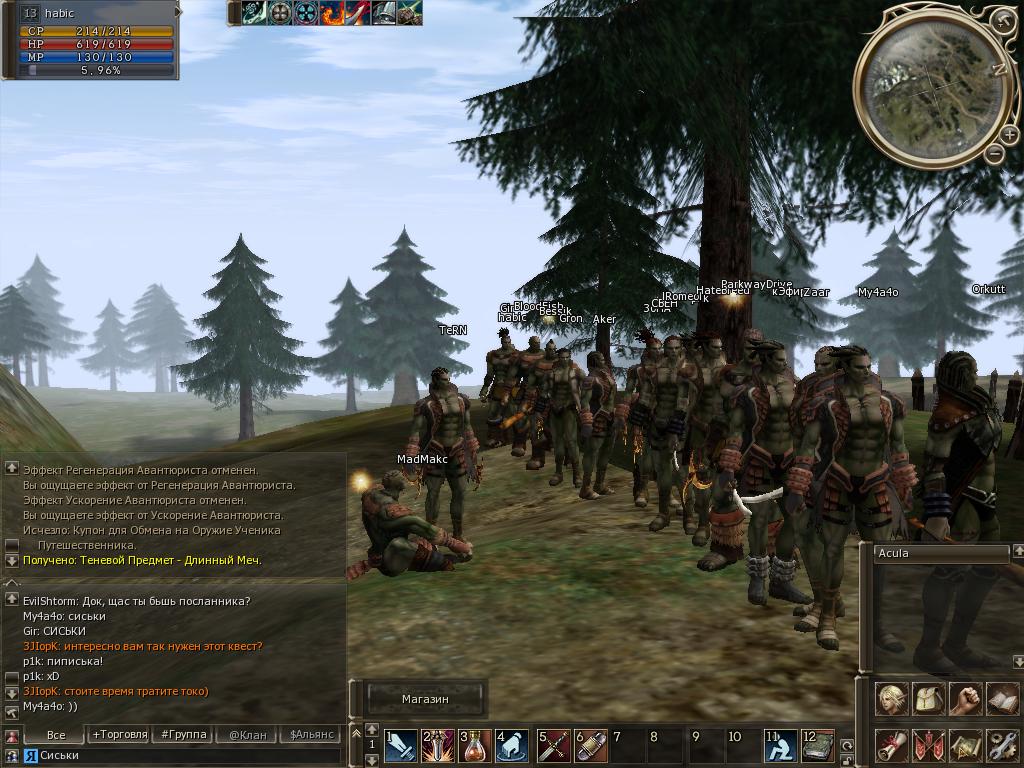Viewport: 1024px width, 768px height.
Task: Show the Все chat tab
Action: 56,735
